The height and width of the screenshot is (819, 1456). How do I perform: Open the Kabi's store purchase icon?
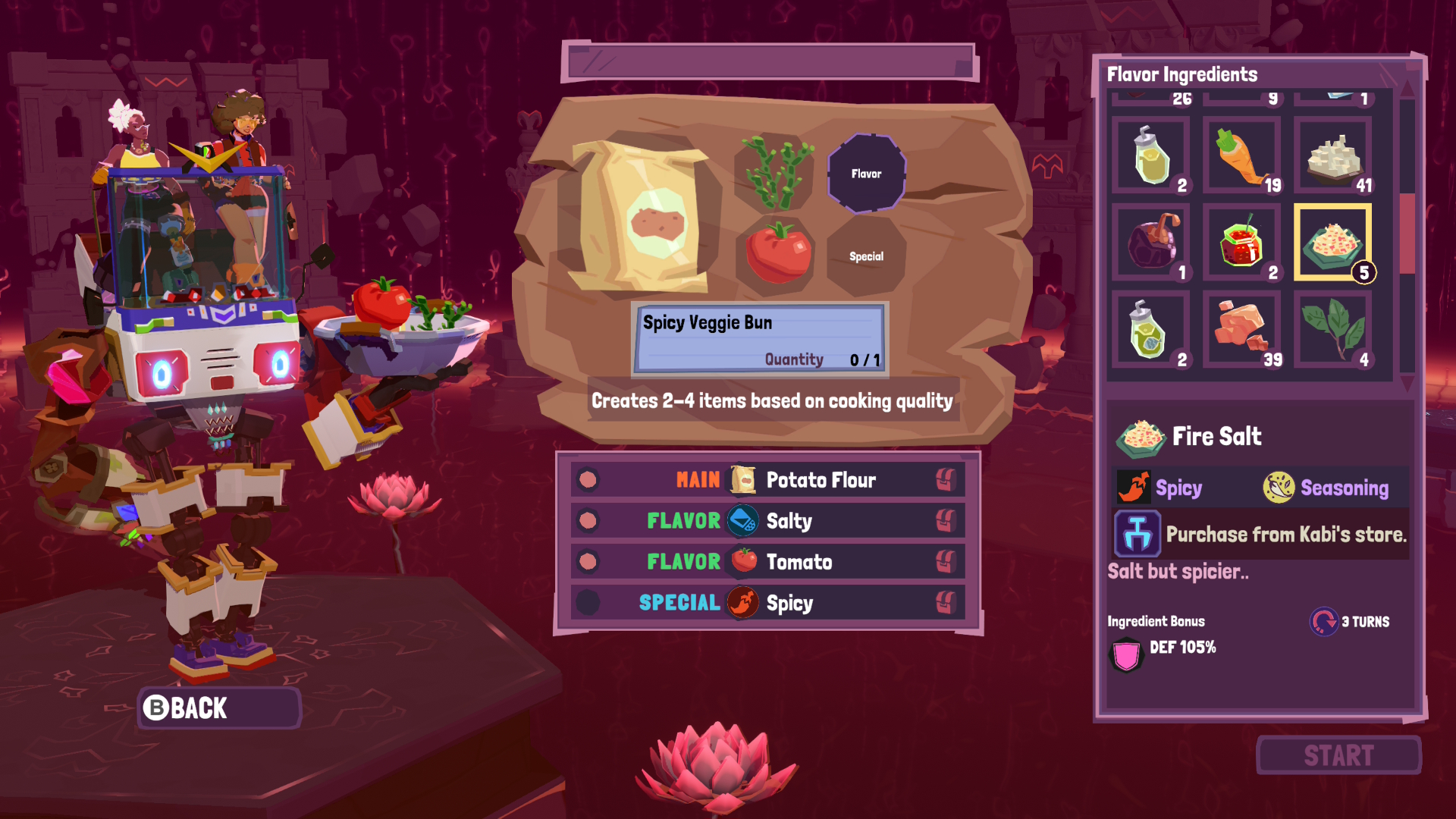point(1135,533)
